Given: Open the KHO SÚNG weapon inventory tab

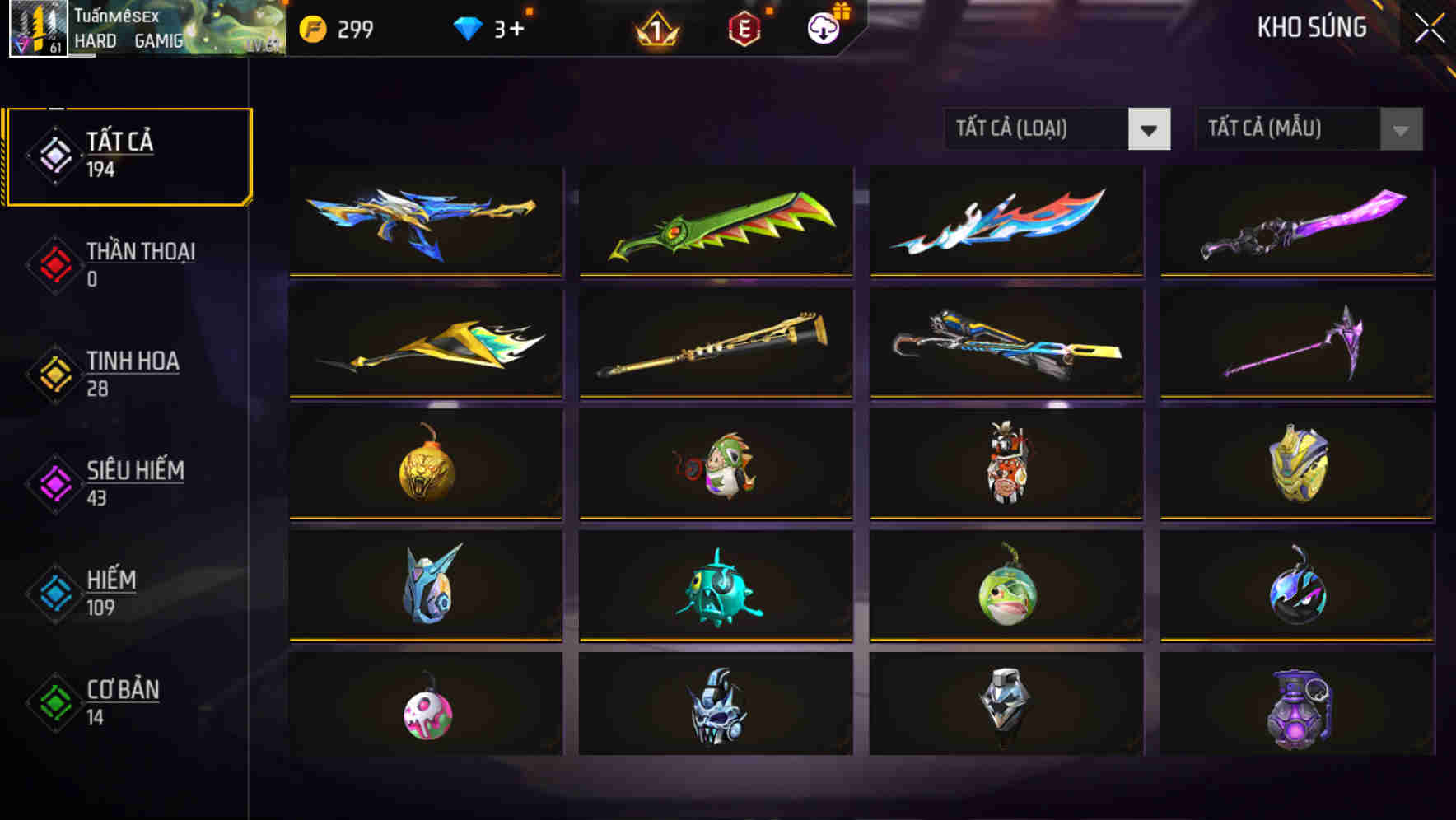Looking at the screenshot, I should (x=1311, y=27).
